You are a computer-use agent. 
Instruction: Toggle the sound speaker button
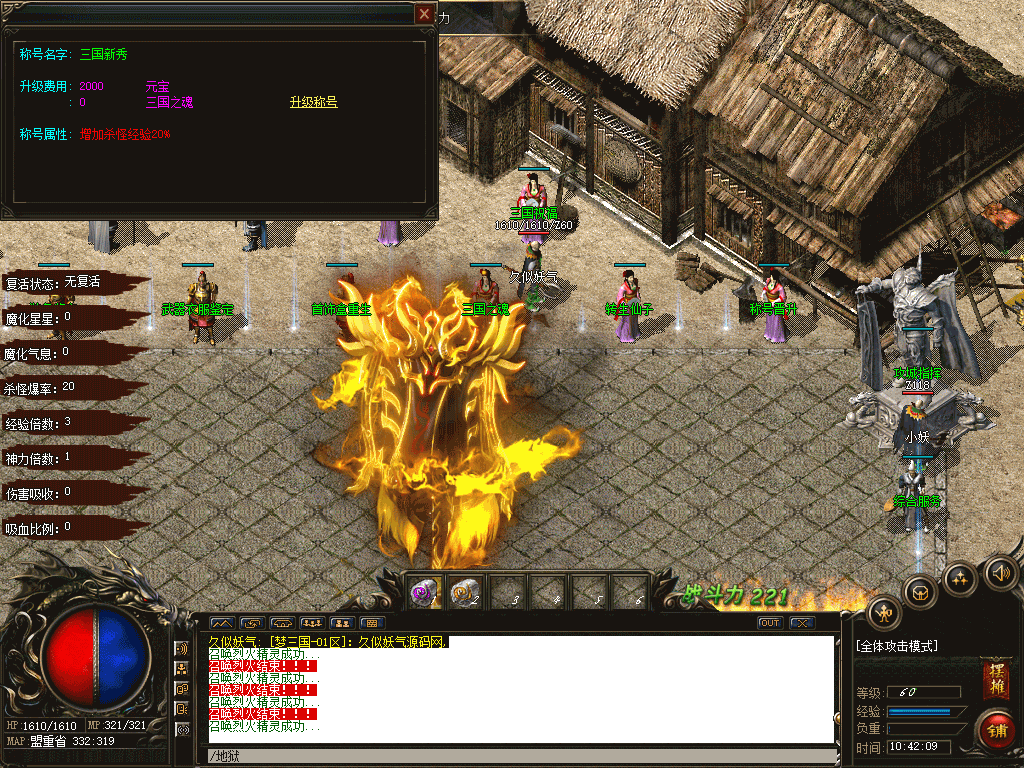1001,573
